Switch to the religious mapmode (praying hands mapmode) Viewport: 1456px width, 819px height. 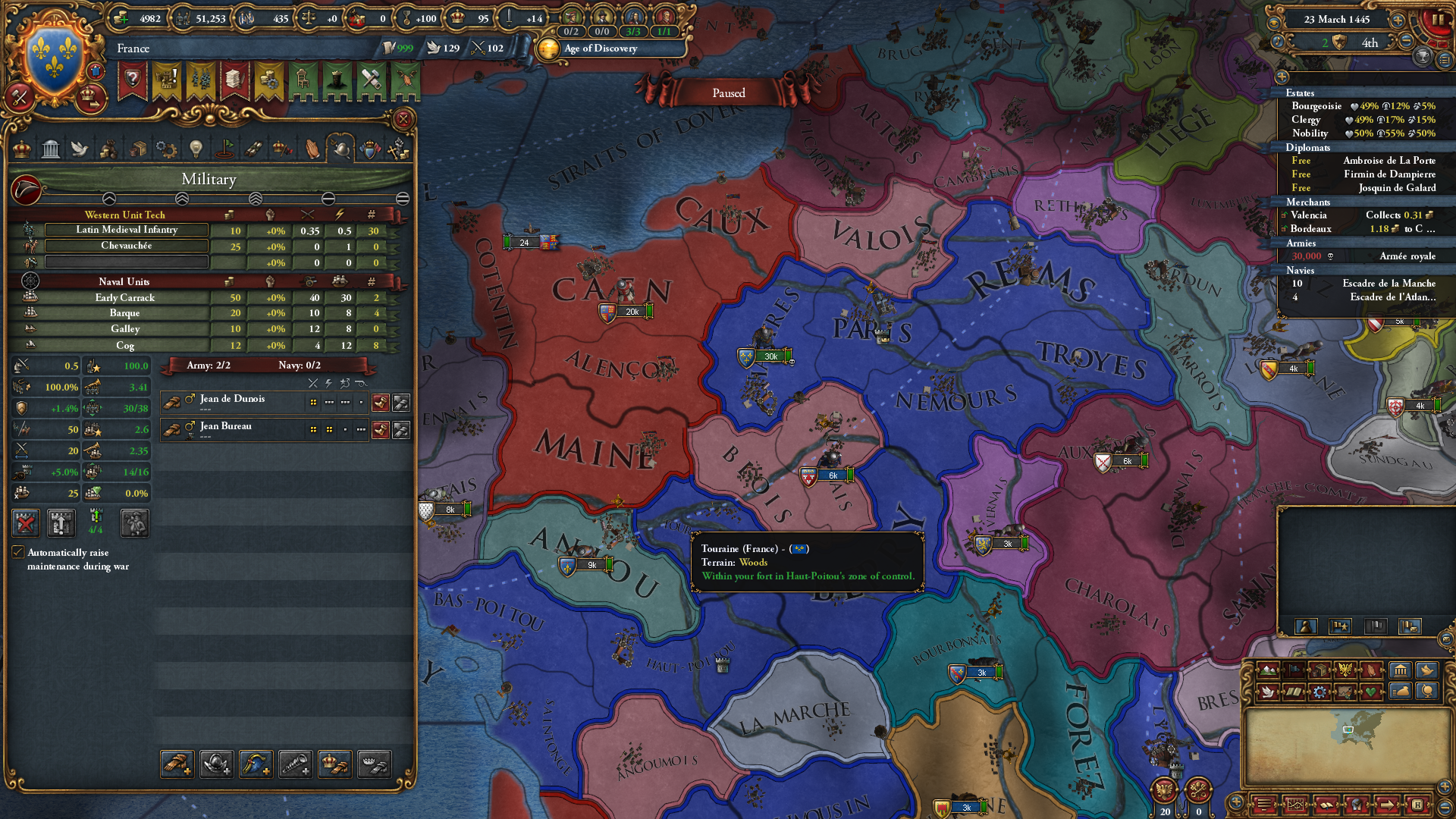click(x=1371, y=670)
